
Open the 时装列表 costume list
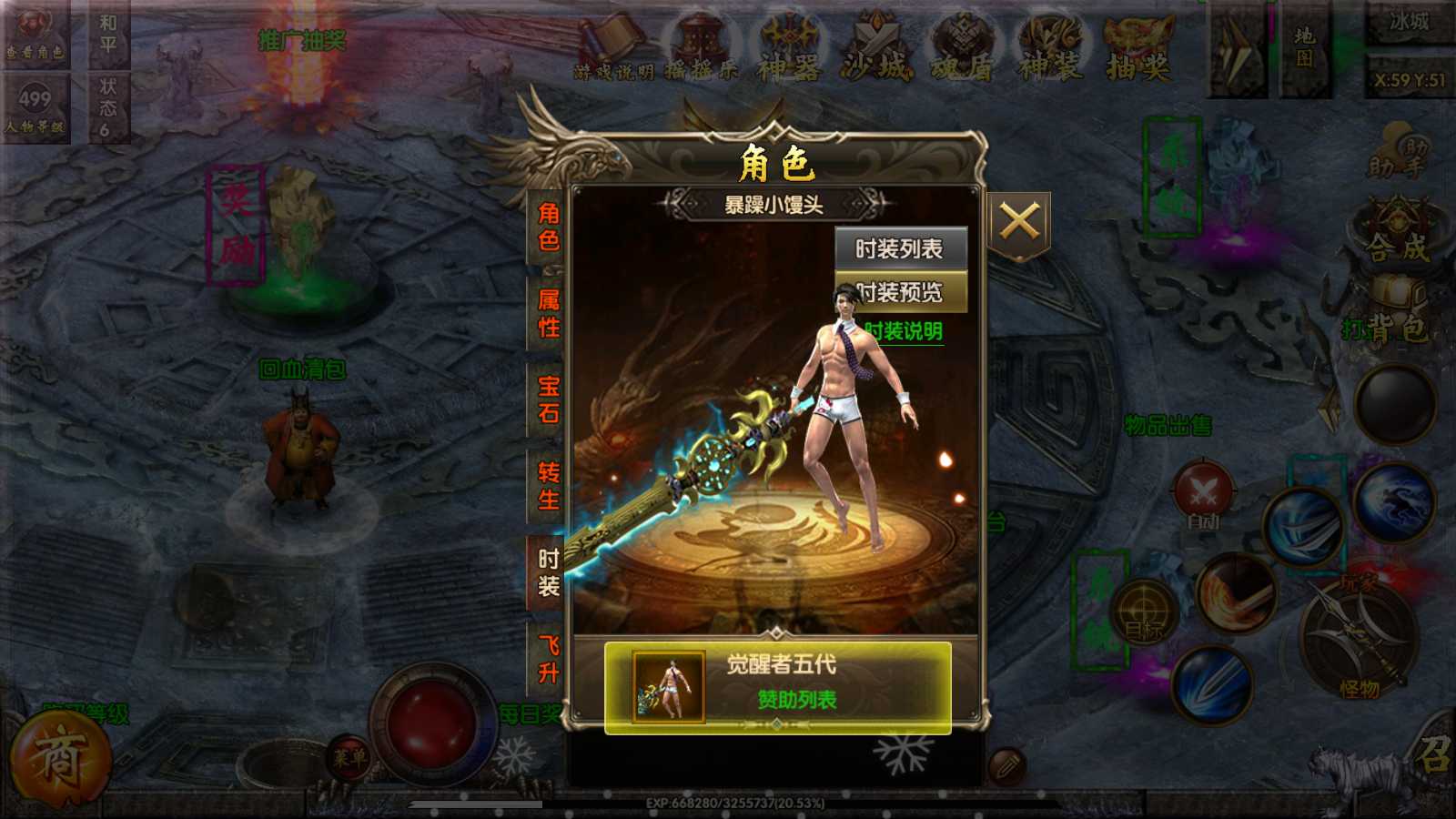pyautogui.click(x=900, y=248)
